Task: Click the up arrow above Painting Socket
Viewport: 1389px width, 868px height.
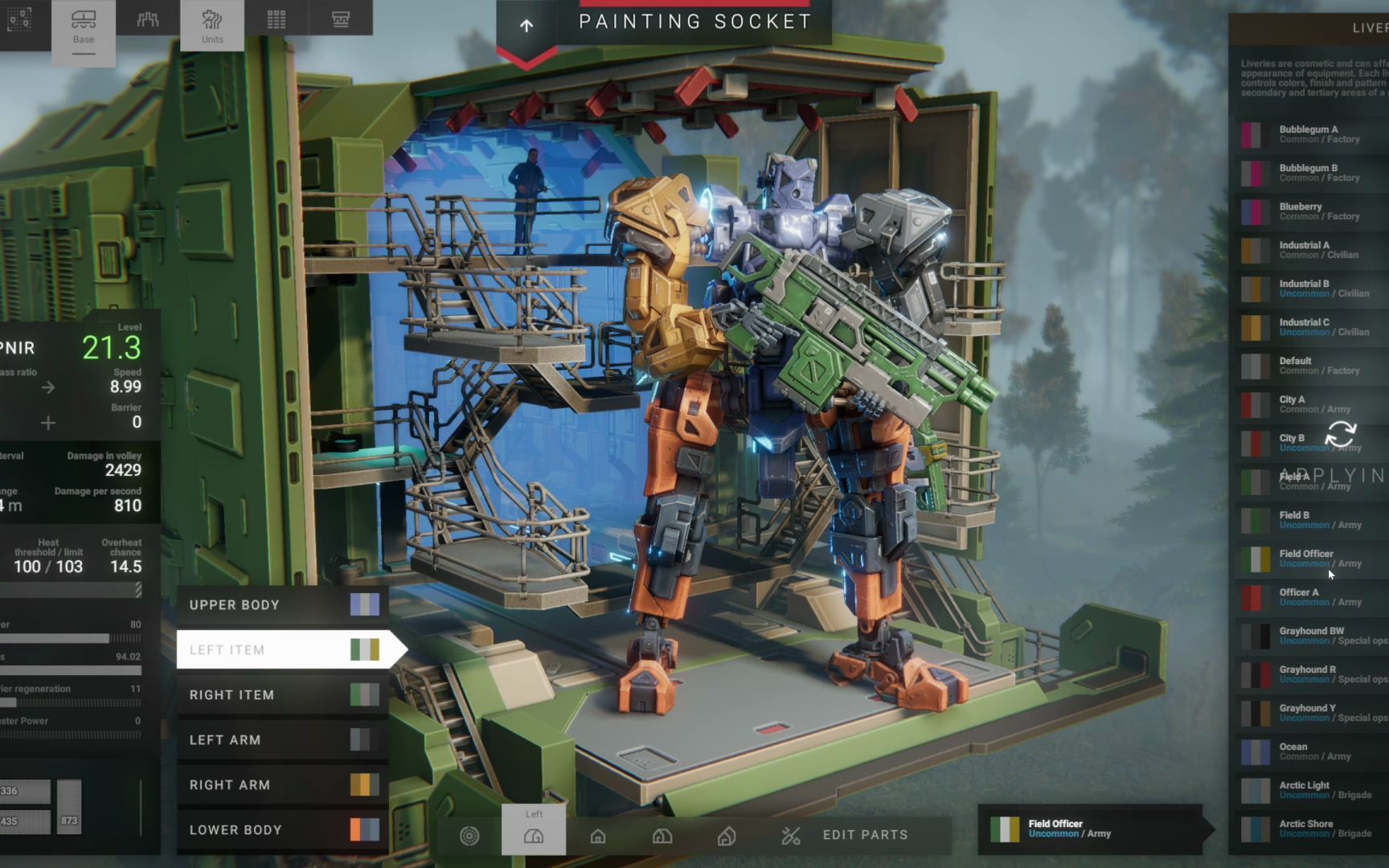Action: point(527,27)
